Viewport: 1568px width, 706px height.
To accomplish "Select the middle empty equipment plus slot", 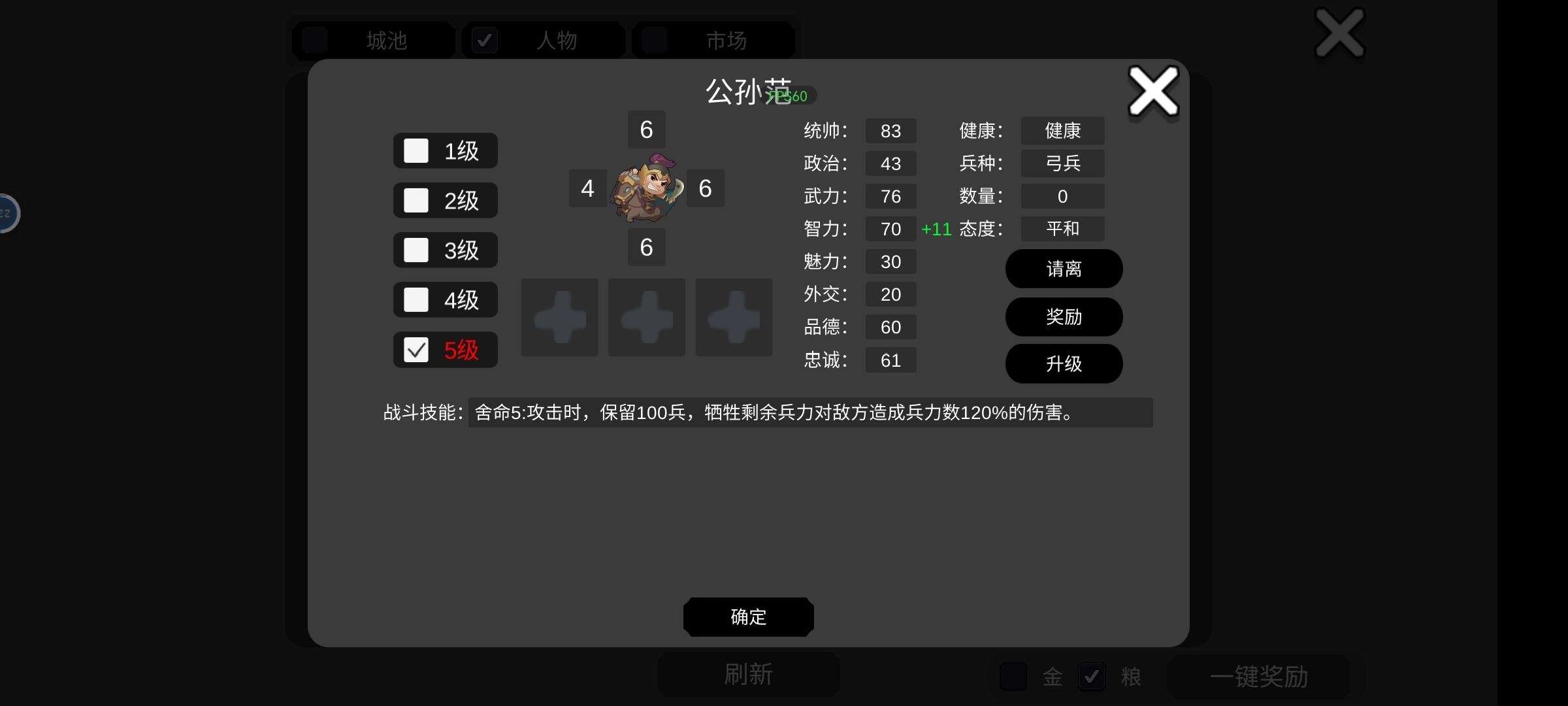I will [646, 317].
